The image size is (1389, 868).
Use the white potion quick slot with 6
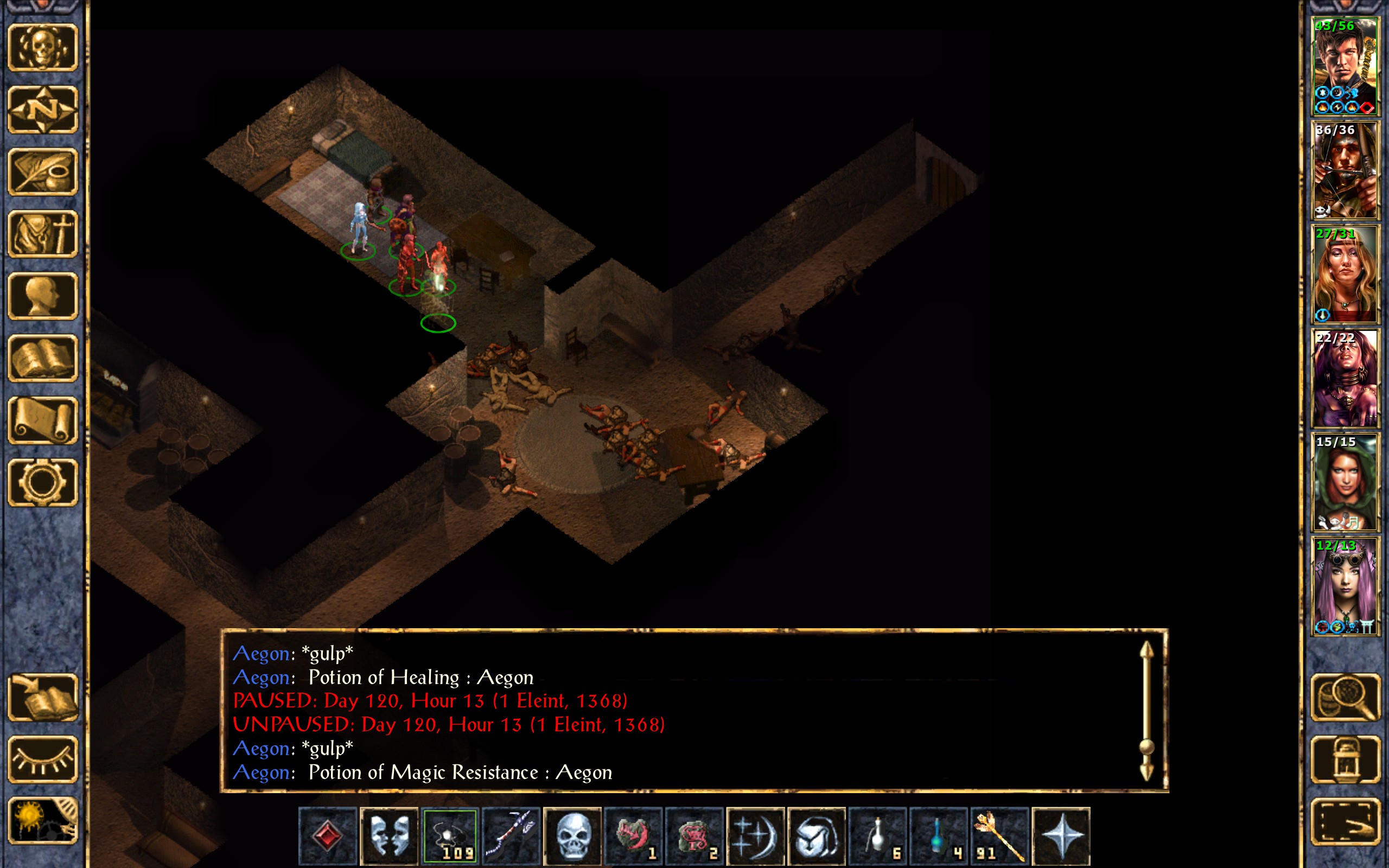point(877,835)
